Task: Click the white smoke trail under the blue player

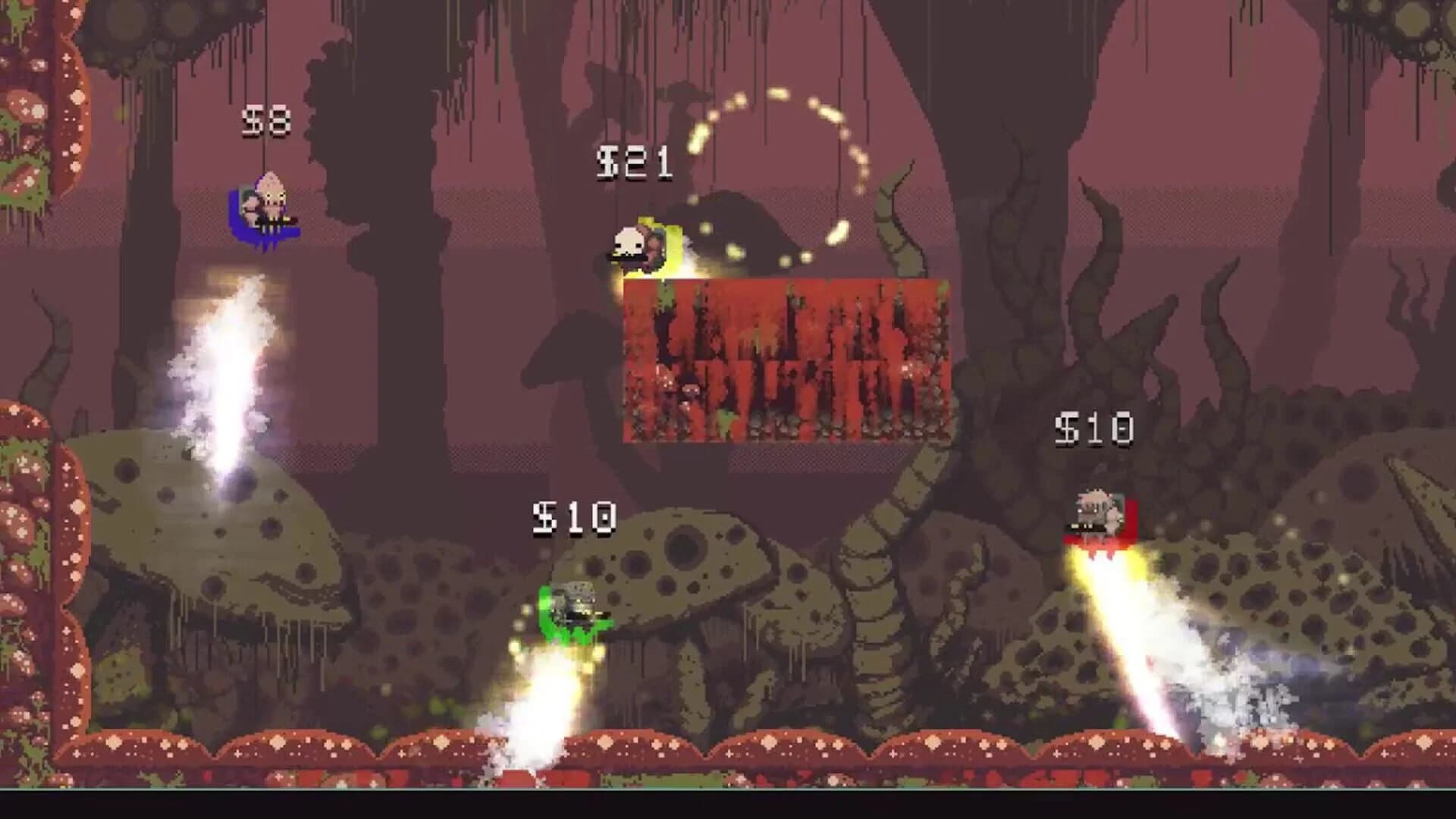Action: pyautogui.click(x=227, y=364)
